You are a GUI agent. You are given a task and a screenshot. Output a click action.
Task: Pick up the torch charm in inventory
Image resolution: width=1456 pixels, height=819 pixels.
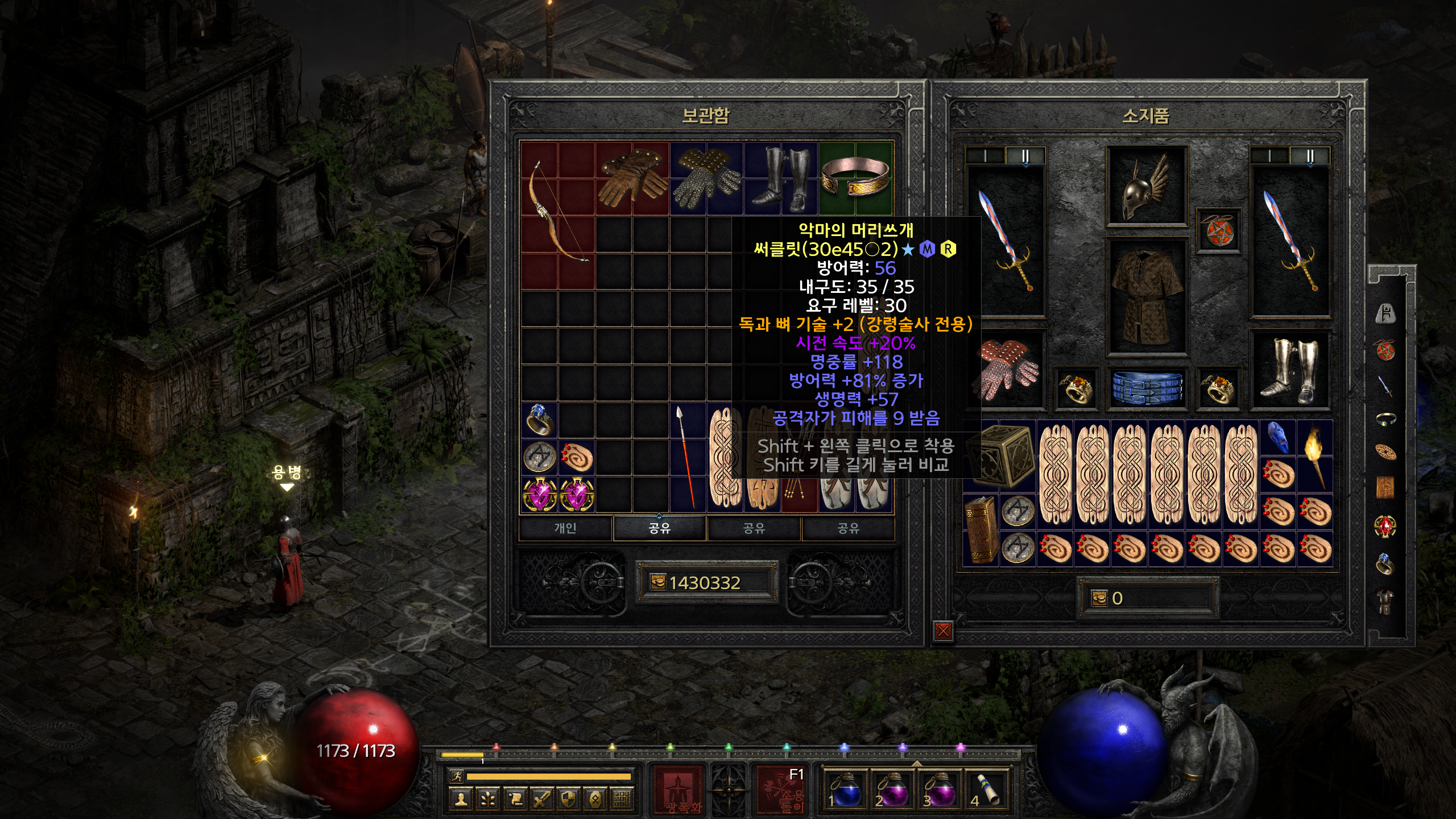(x=1315, y=456)
